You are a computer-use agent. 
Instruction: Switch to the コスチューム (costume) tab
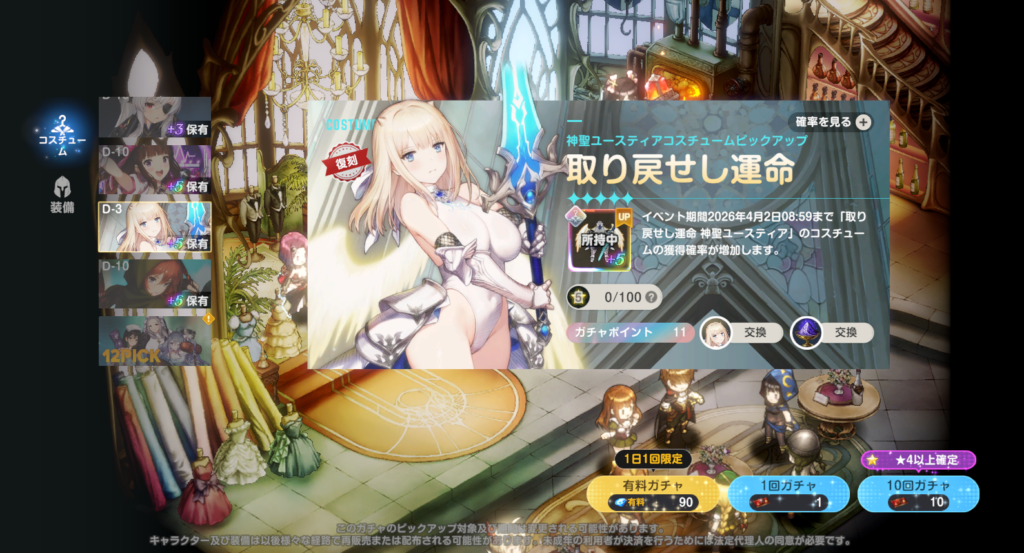tap(62, 137)
